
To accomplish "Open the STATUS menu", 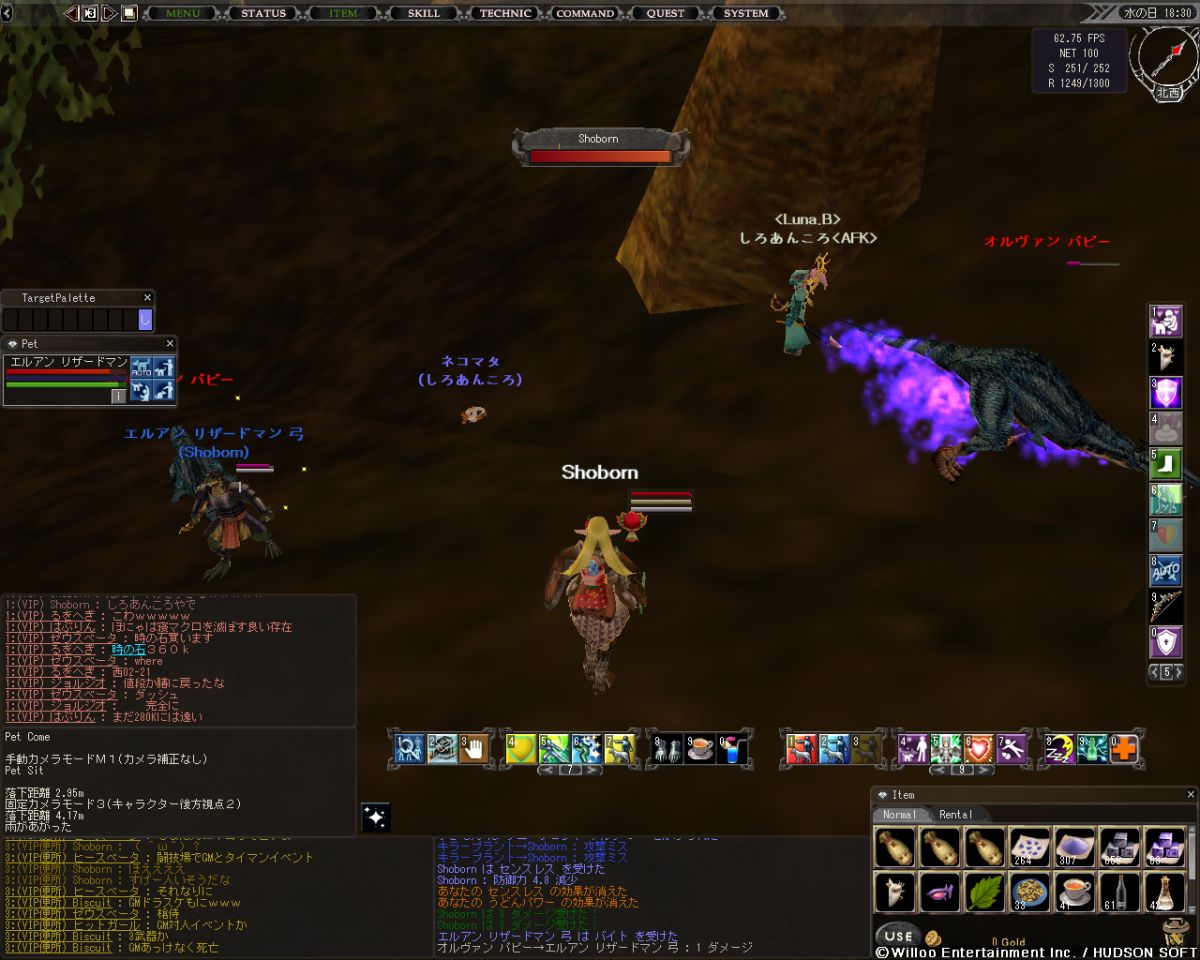I will tap(263, 13).
